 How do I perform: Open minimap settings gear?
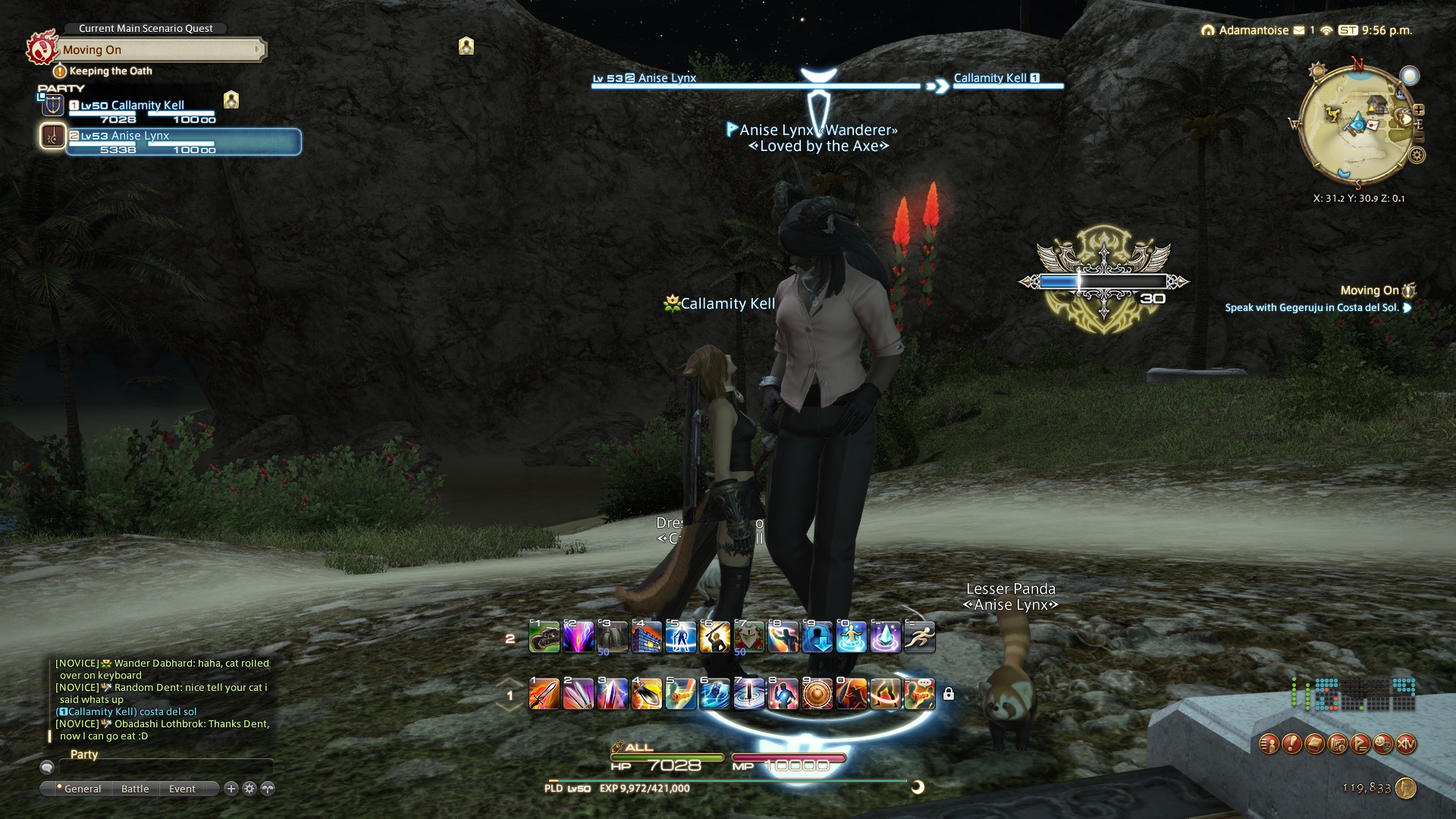pyautogui.click(x=1417, y=155)
